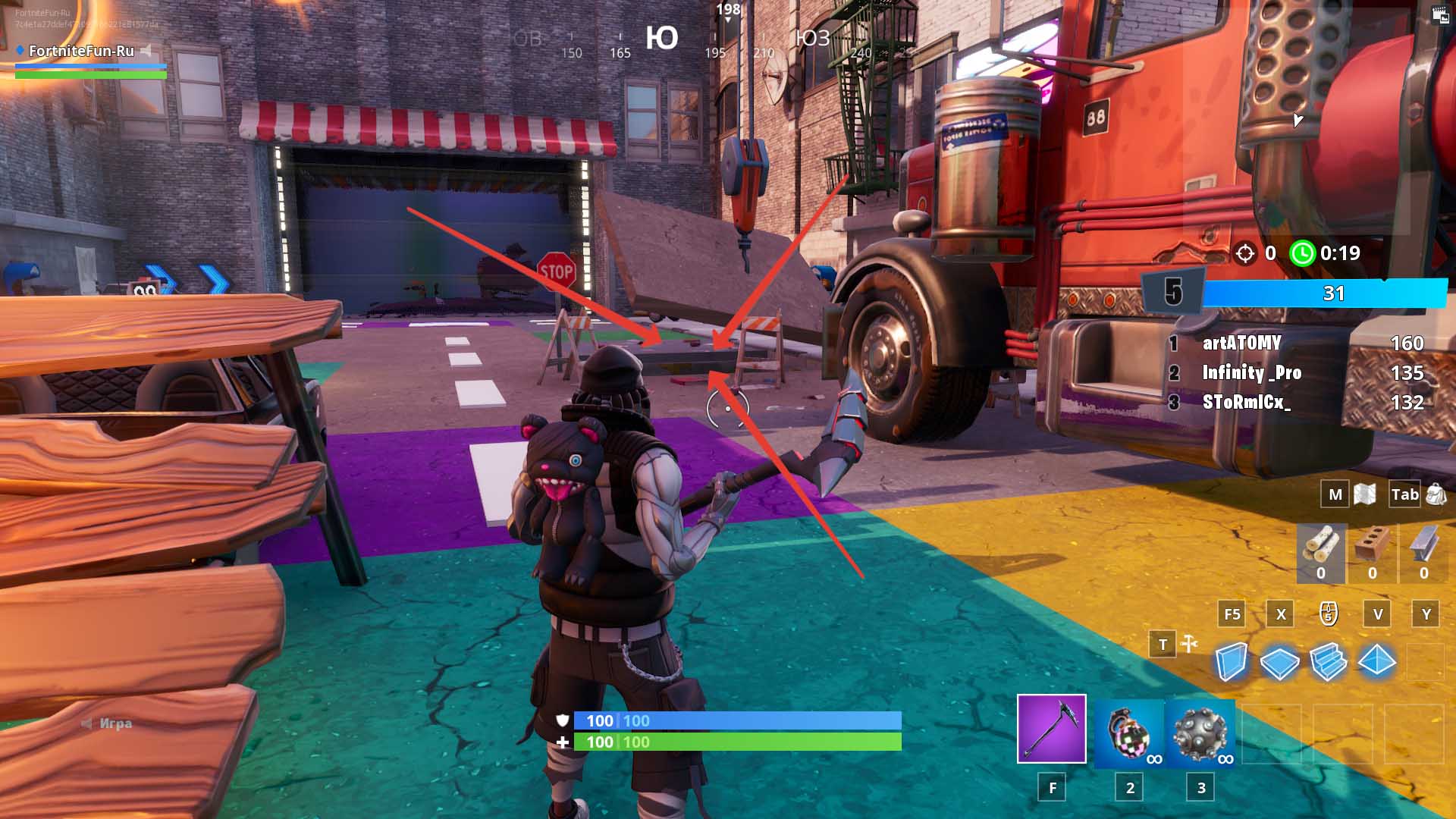This screenshot has height=819, width=1456.
Task: Select SToRmICx_ in the leaderboard list
Action: [x=1246, y=402]
